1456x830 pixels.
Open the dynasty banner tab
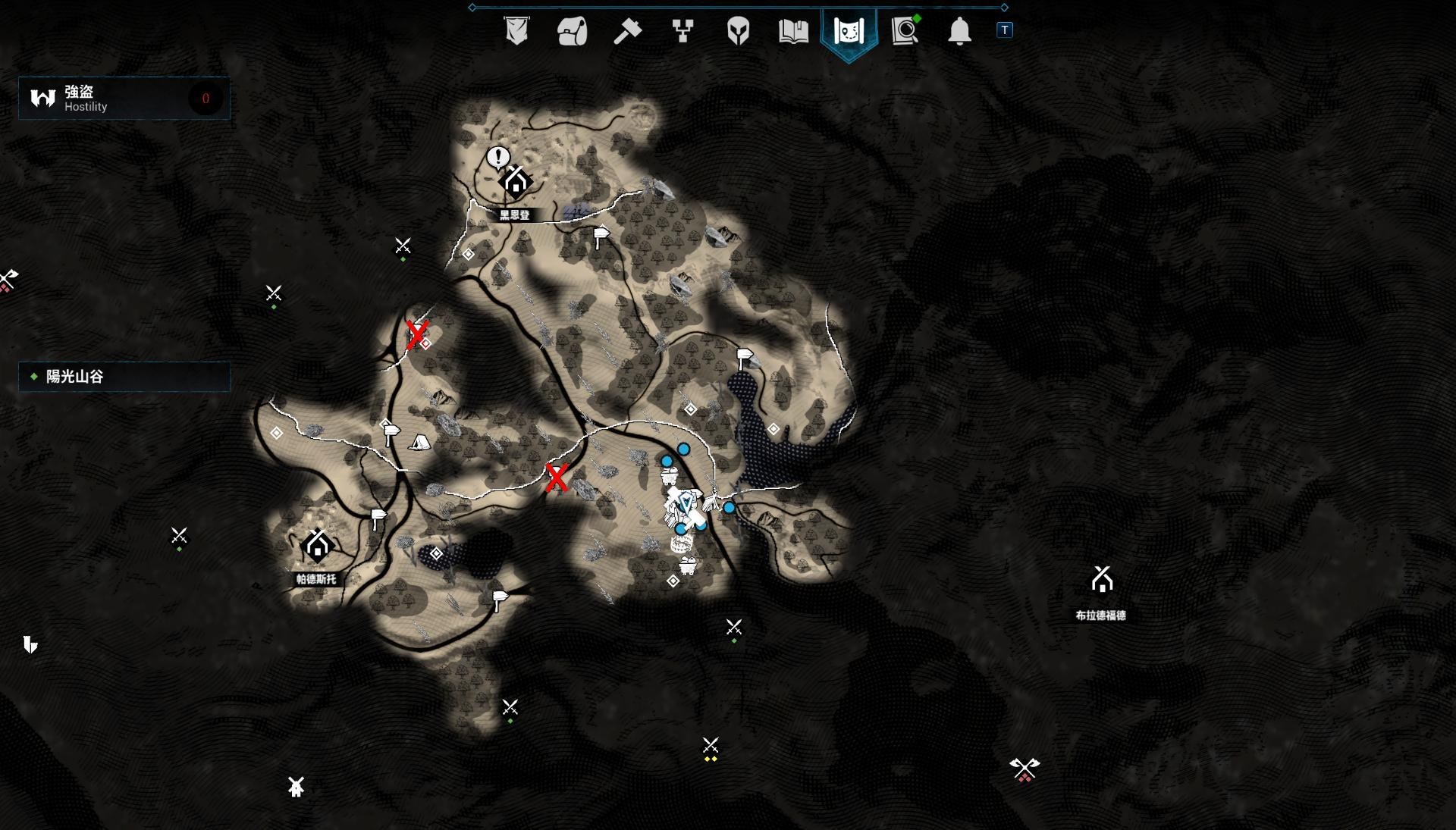(516, 31)
